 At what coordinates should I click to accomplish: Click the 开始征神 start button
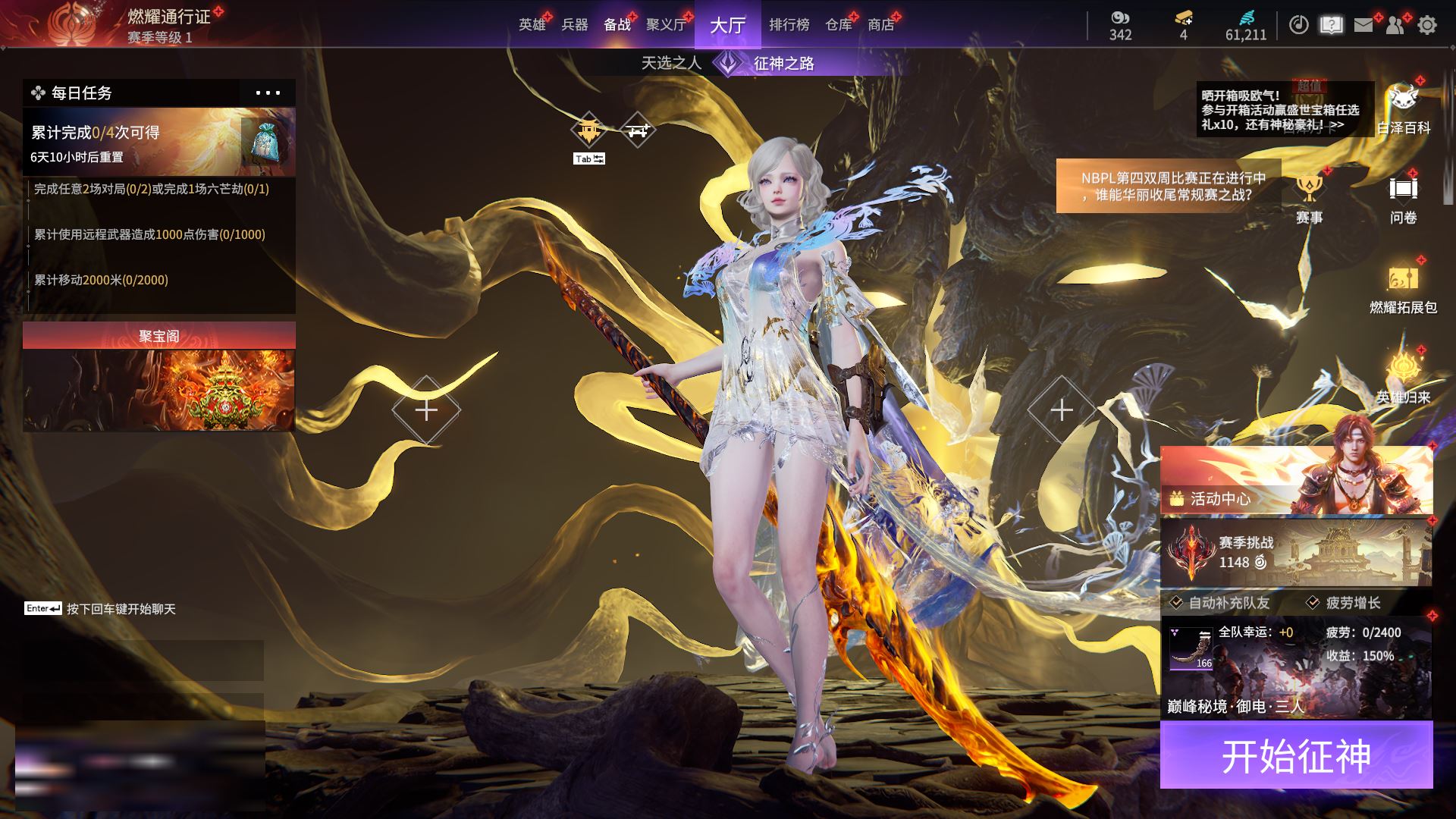pos(1296,755)
